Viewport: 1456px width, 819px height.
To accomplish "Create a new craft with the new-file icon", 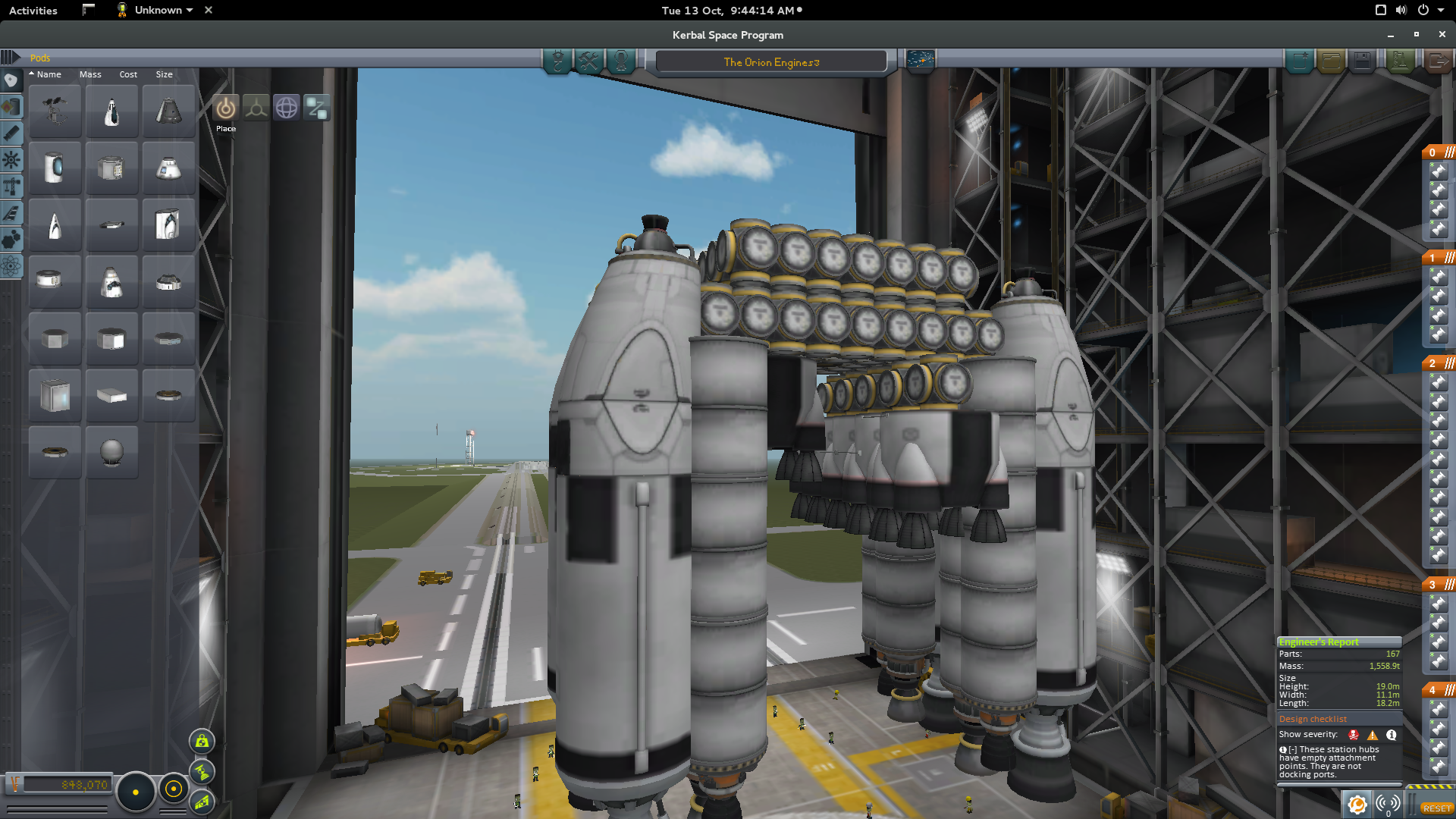I will coord(1300,61).
